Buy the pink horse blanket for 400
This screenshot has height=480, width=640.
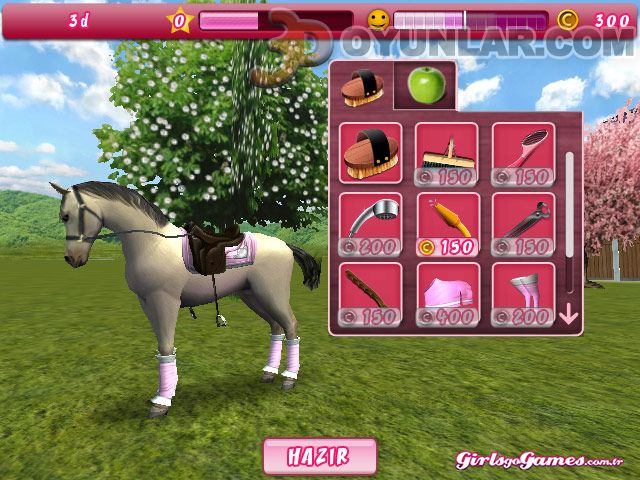447,292
